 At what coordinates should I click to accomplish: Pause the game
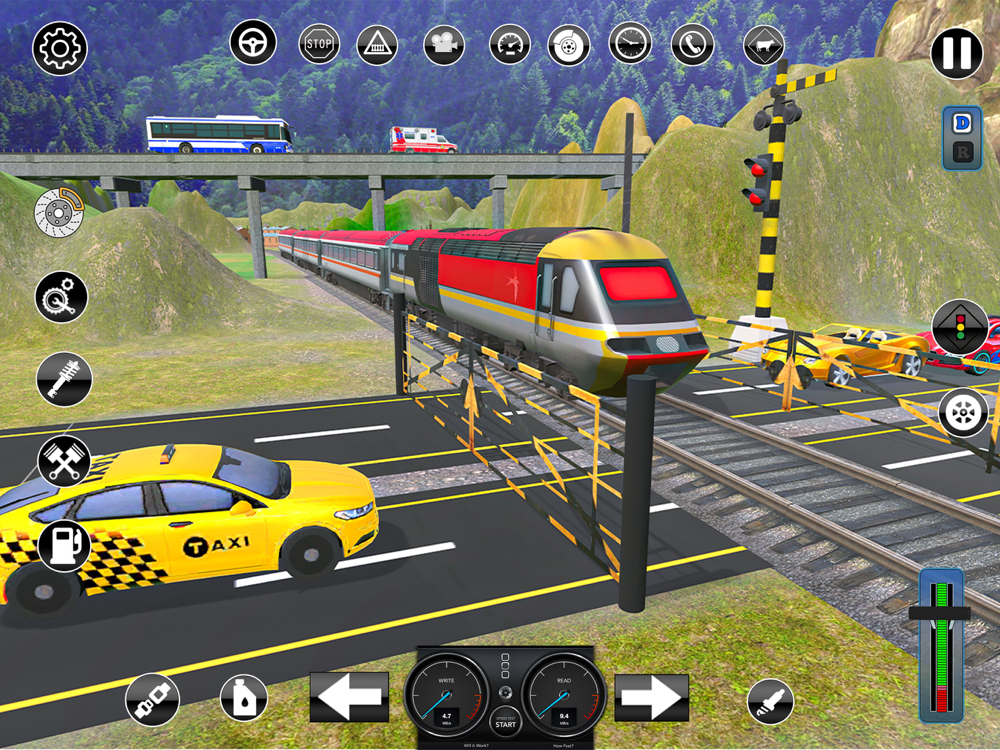(957, 53)
